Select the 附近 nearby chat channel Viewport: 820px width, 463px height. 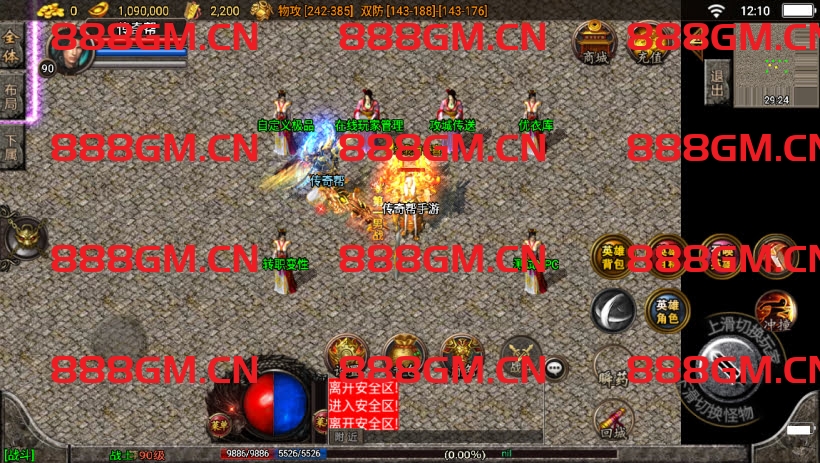(346, 437)
